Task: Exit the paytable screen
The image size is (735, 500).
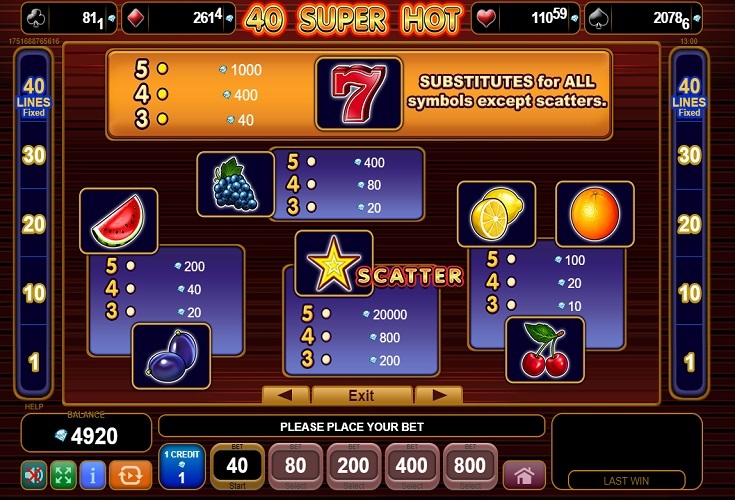Action: [x=361, y=395]
